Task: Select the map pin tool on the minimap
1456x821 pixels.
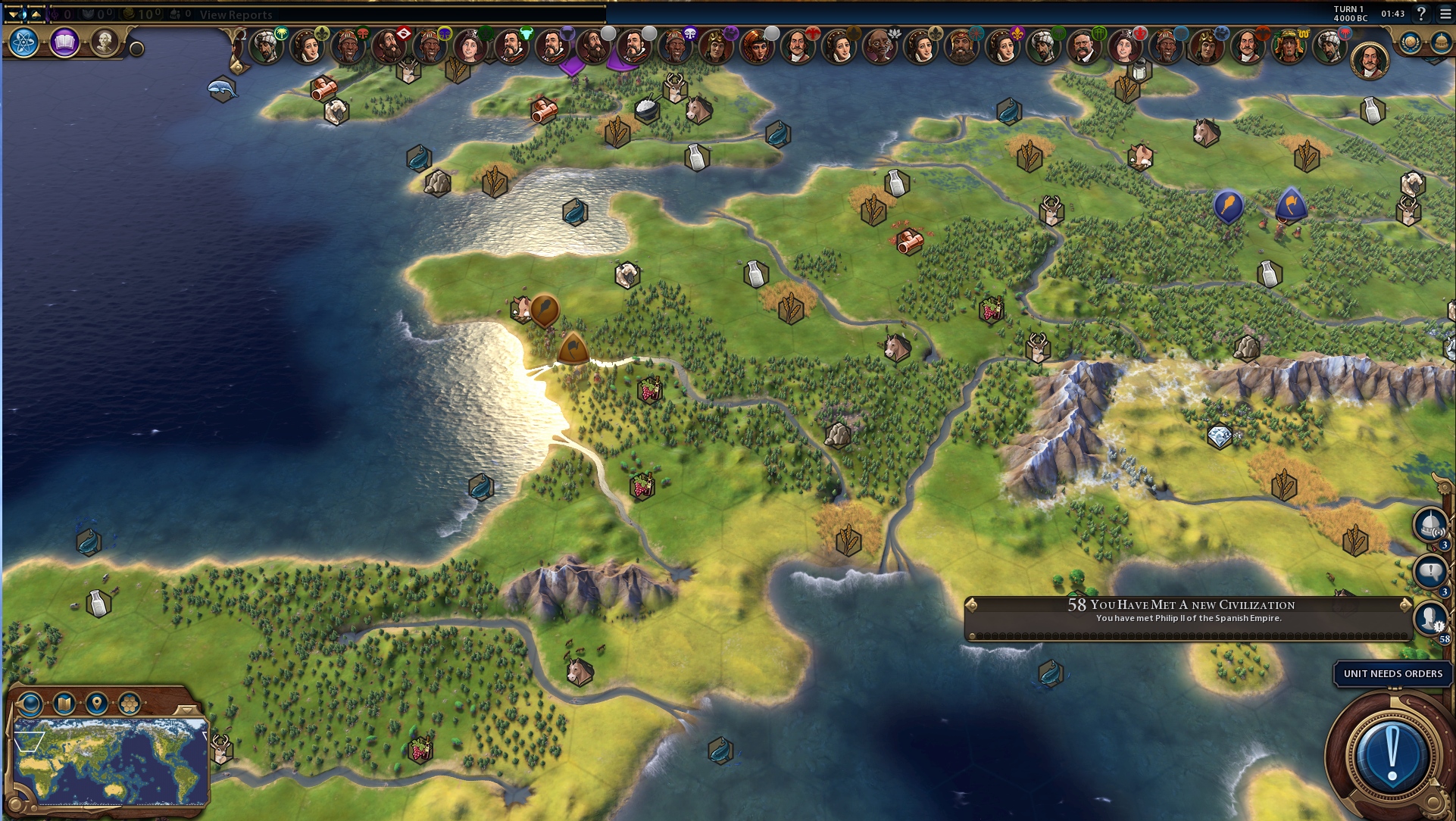Action: [x=97, y=704]
